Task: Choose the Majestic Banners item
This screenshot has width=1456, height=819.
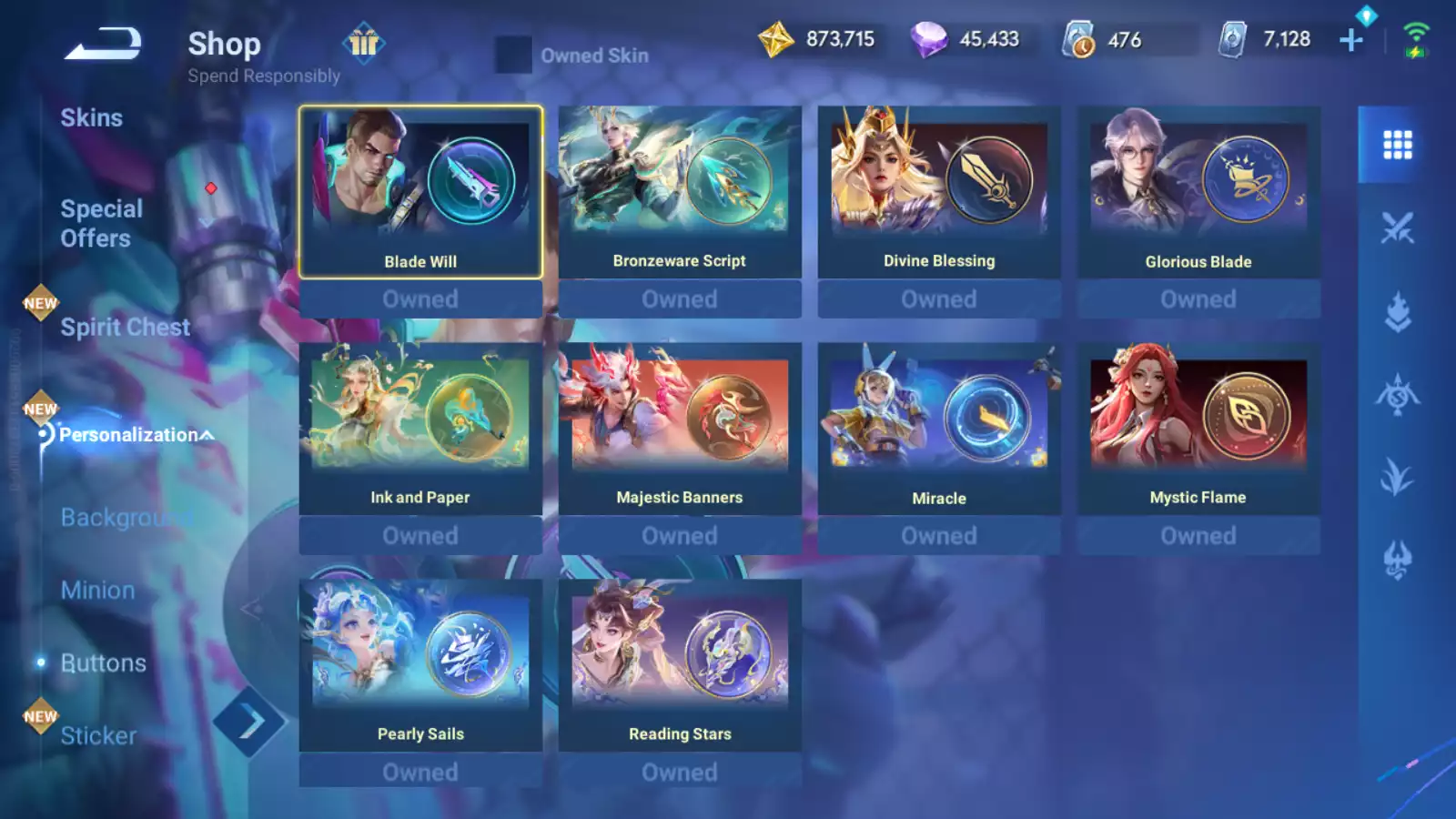Action: point(680,429)
